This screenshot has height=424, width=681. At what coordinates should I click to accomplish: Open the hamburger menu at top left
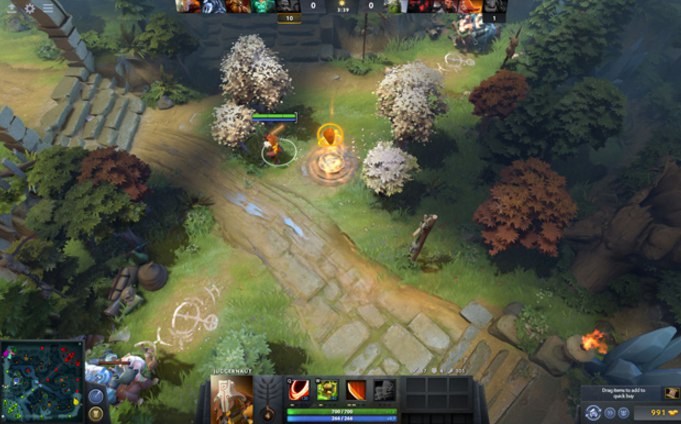click(x=47, y=8)
